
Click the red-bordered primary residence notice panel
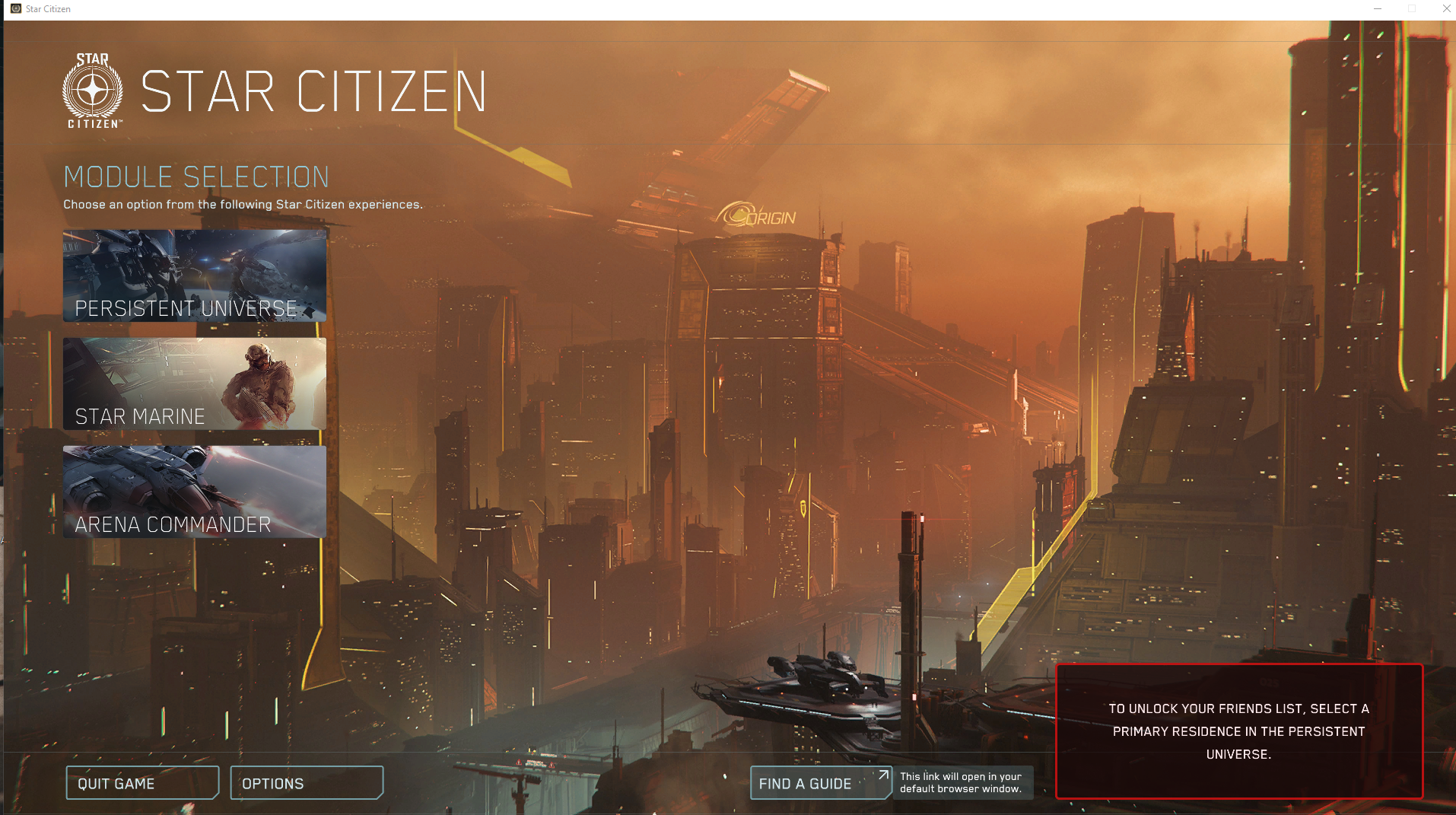1239,731
